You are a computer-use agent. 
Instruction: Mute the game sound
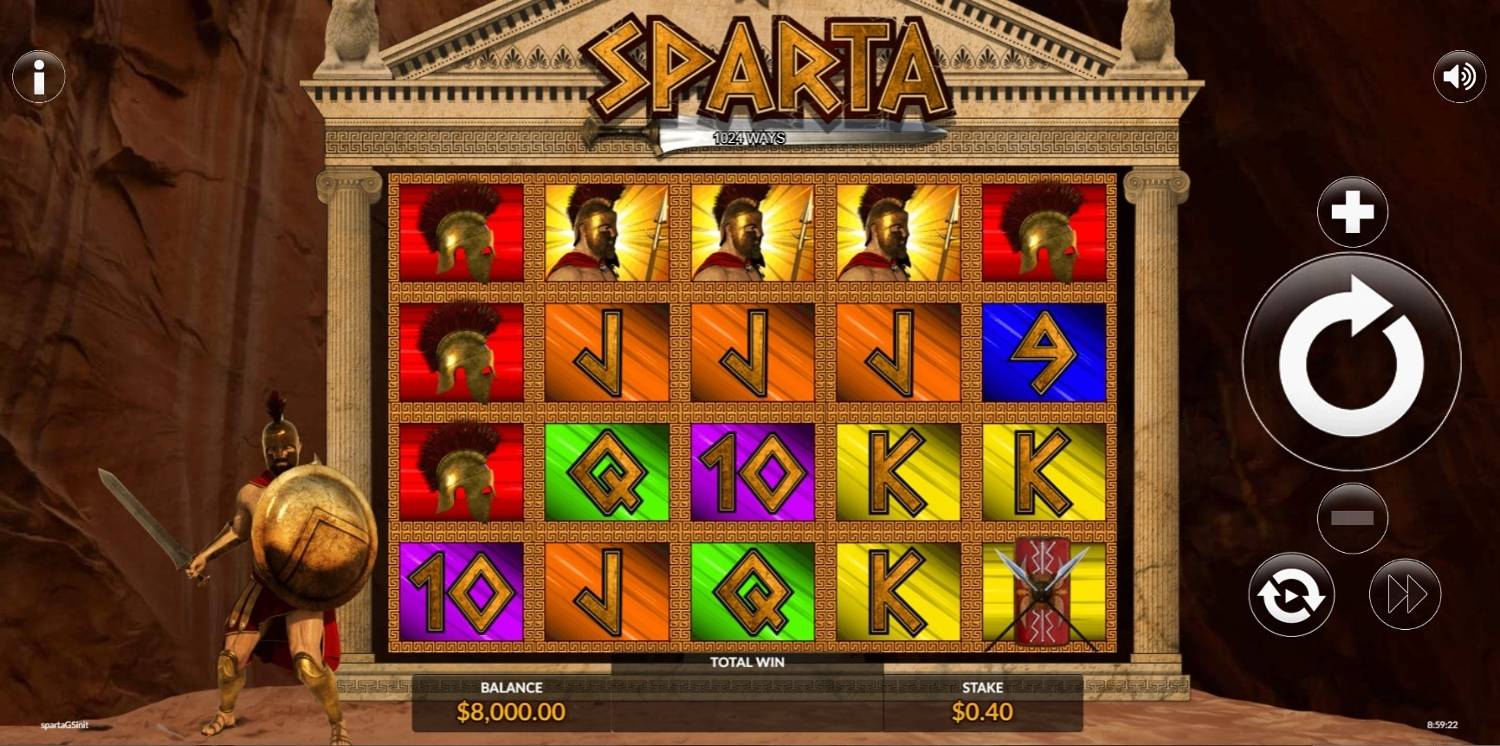[1459, 76]
